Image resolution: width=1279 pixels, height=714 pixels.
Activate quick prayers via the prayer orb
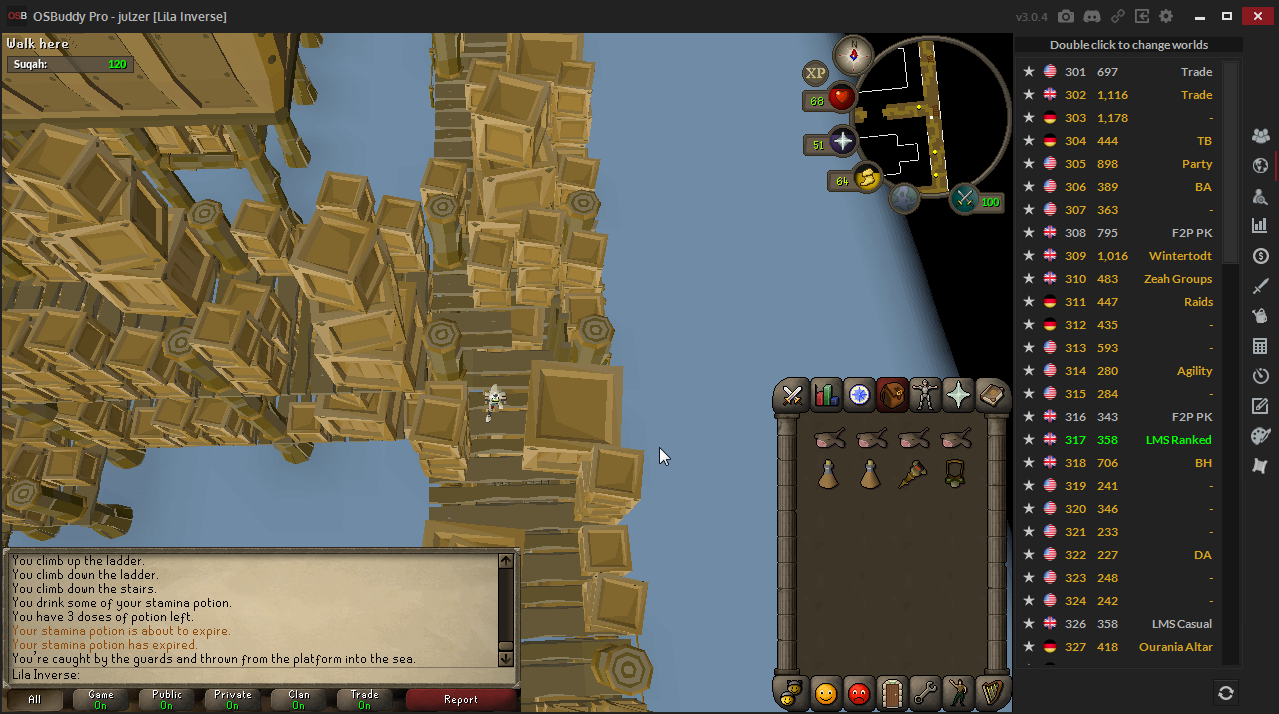(842, 142)
